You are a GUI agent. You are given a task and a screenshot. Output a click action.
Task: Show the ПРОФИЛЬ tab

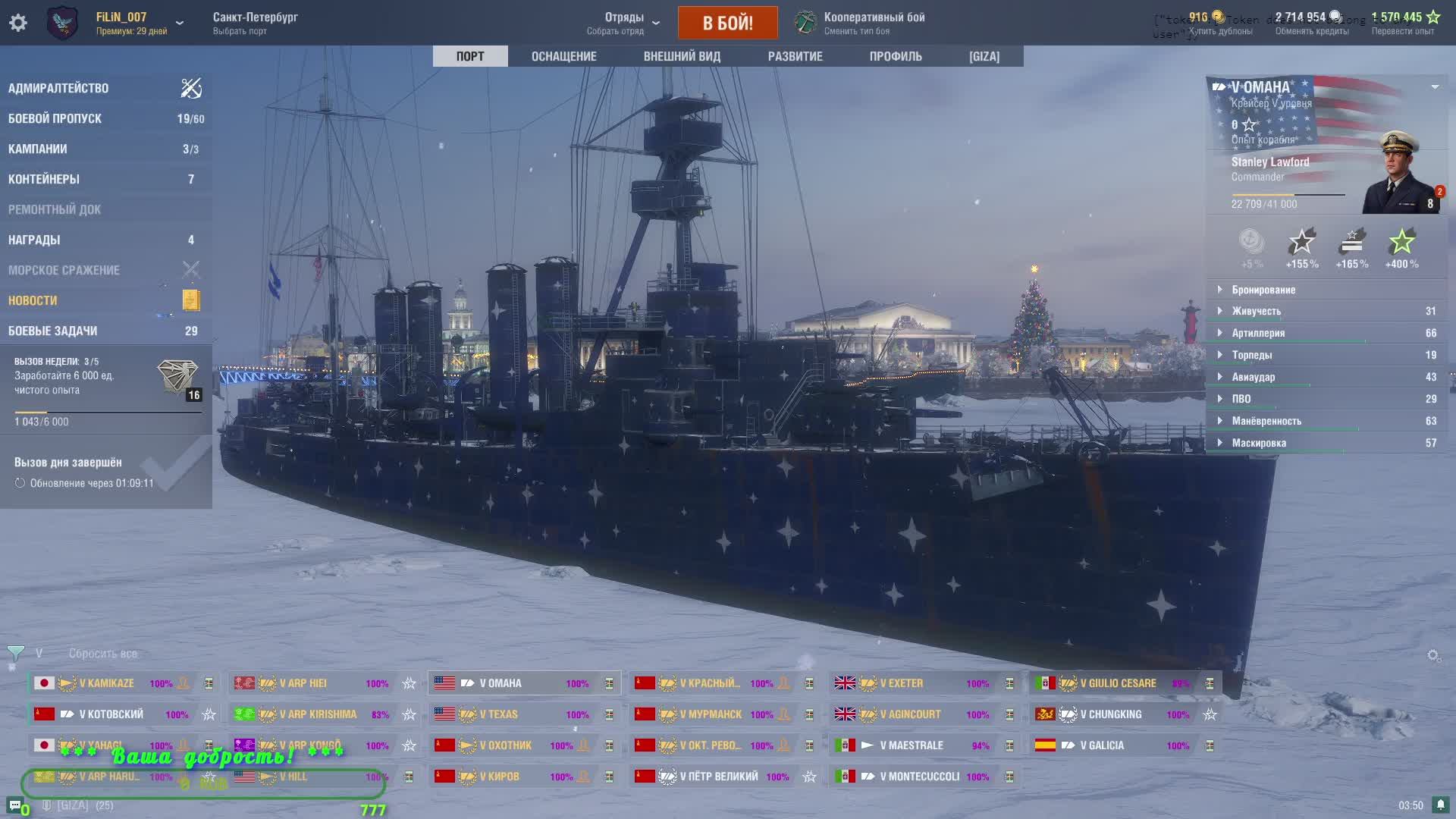(896, 56)
